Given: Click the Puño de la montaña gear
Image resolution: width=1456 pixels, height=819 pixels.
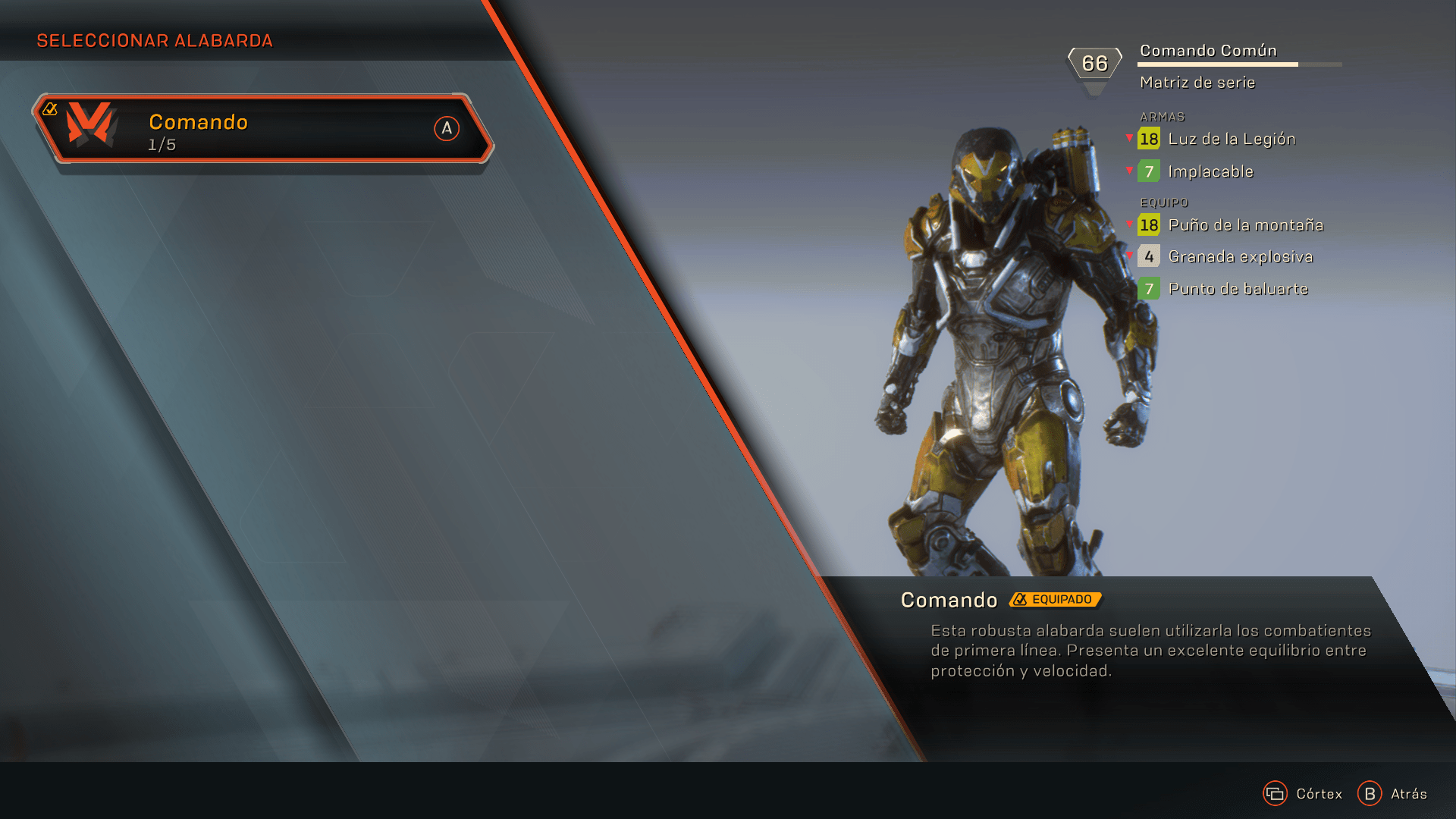Looking at the screenshot, I should coord(1244,225).
